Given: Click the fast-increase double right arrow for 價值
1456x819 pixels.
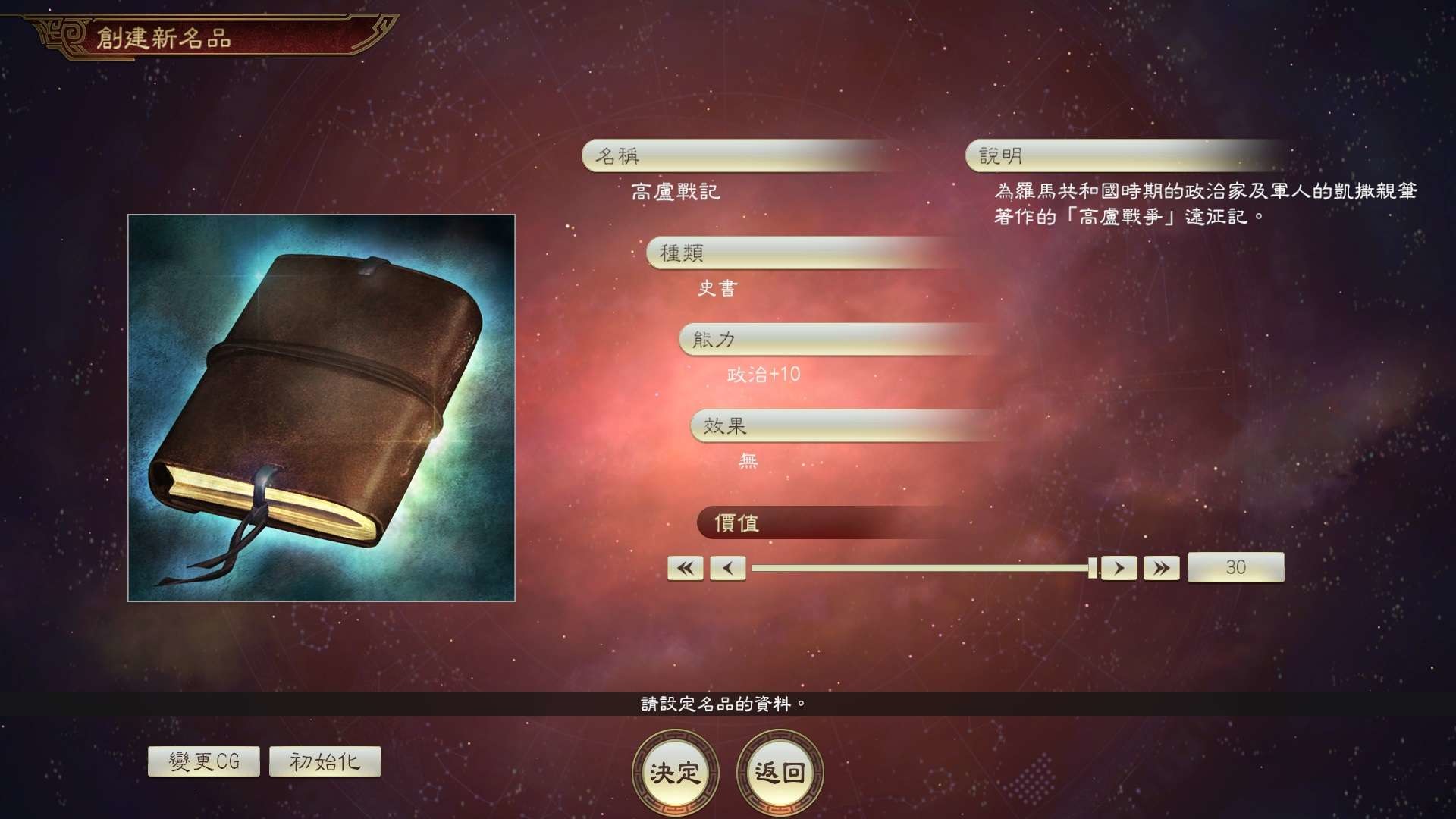Looking at the screenshot, I should click(1160, 567).
